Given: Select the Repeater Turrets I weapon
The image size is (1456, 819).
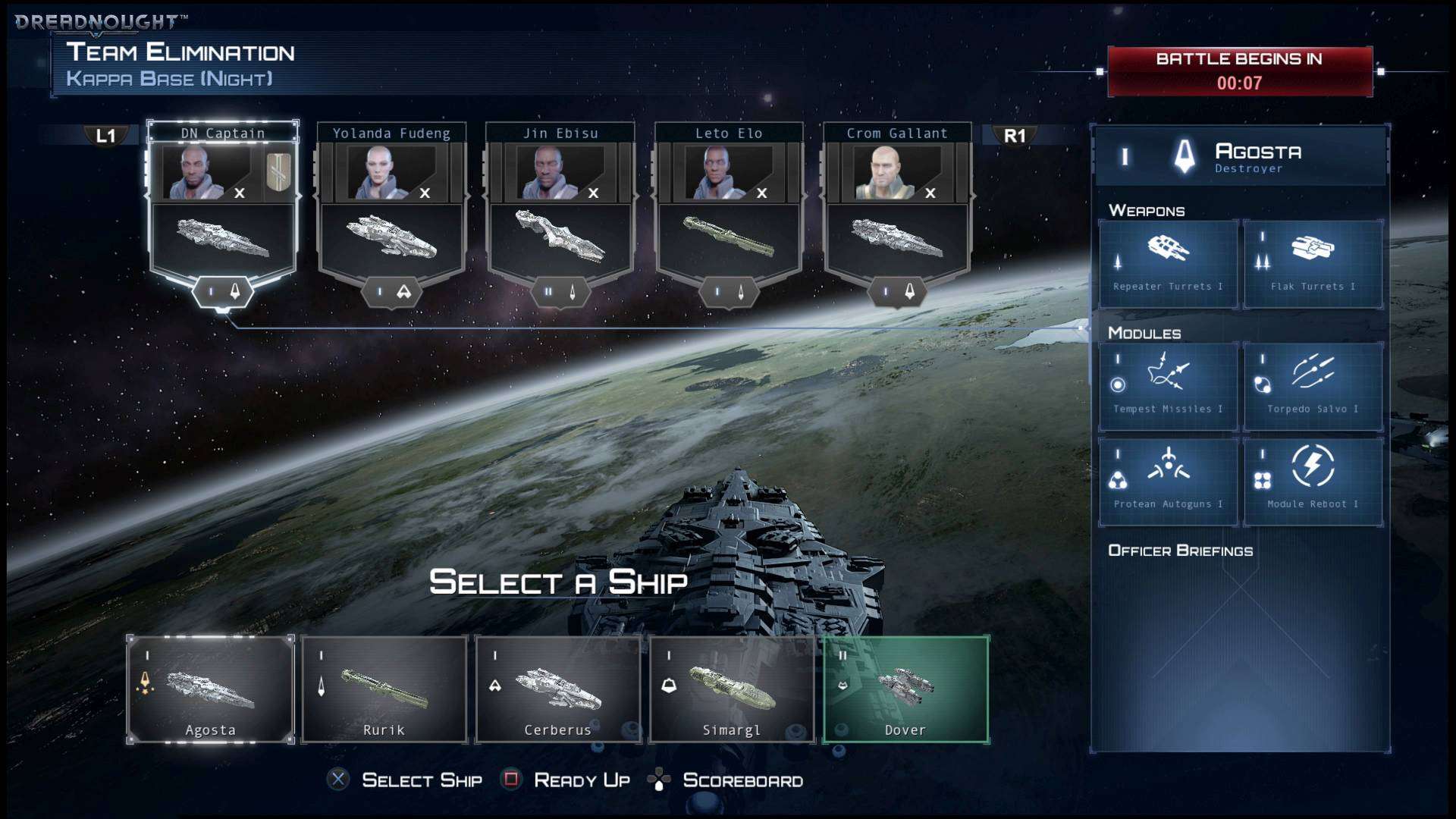Looking at the screenshot, I should pyautogui.click(x=1168, y=264).
